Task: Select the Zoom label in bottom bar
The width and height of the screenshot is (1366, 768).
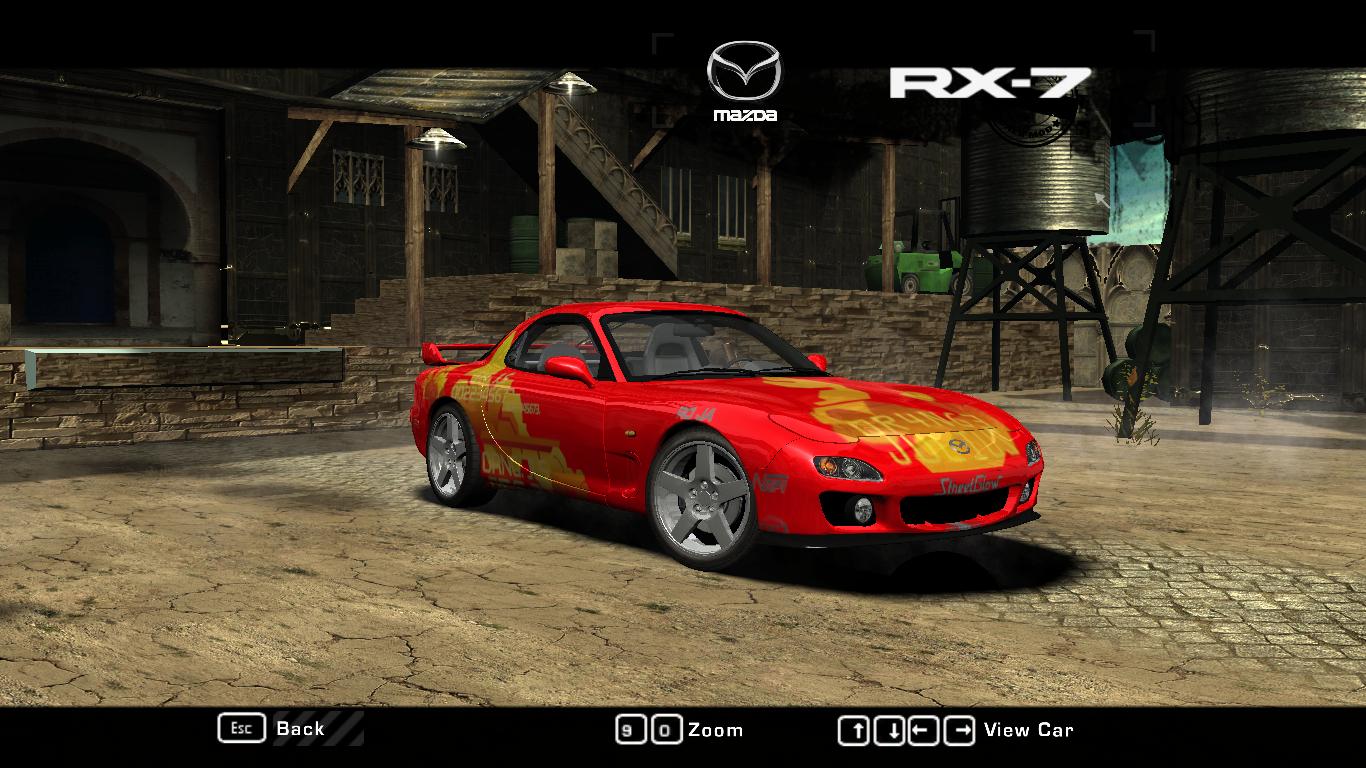Action: [717, 729]
